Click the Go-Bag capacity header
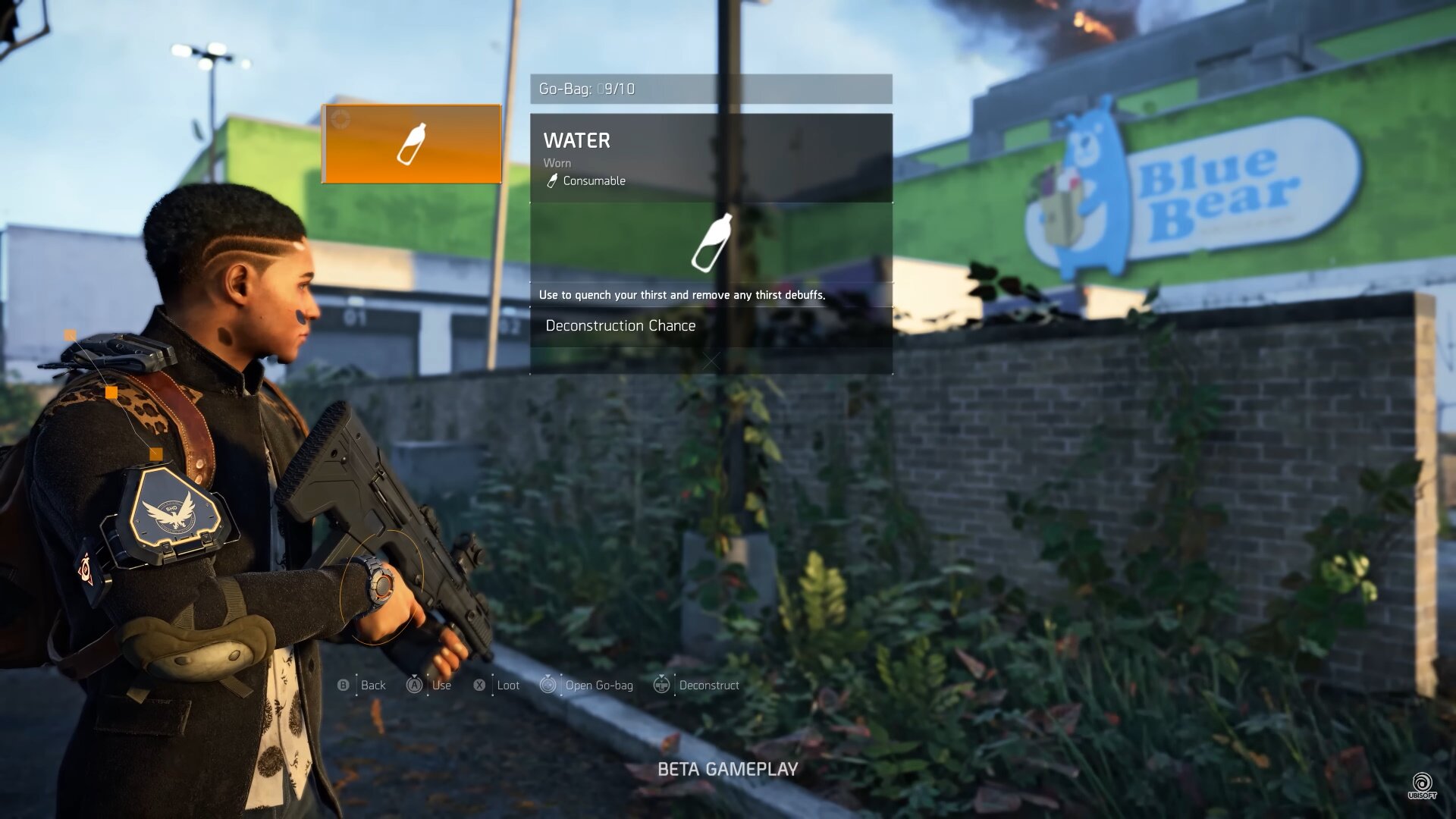Viewport: 1456px width, 819px height. pyautogui.click(x=711, y=89)
